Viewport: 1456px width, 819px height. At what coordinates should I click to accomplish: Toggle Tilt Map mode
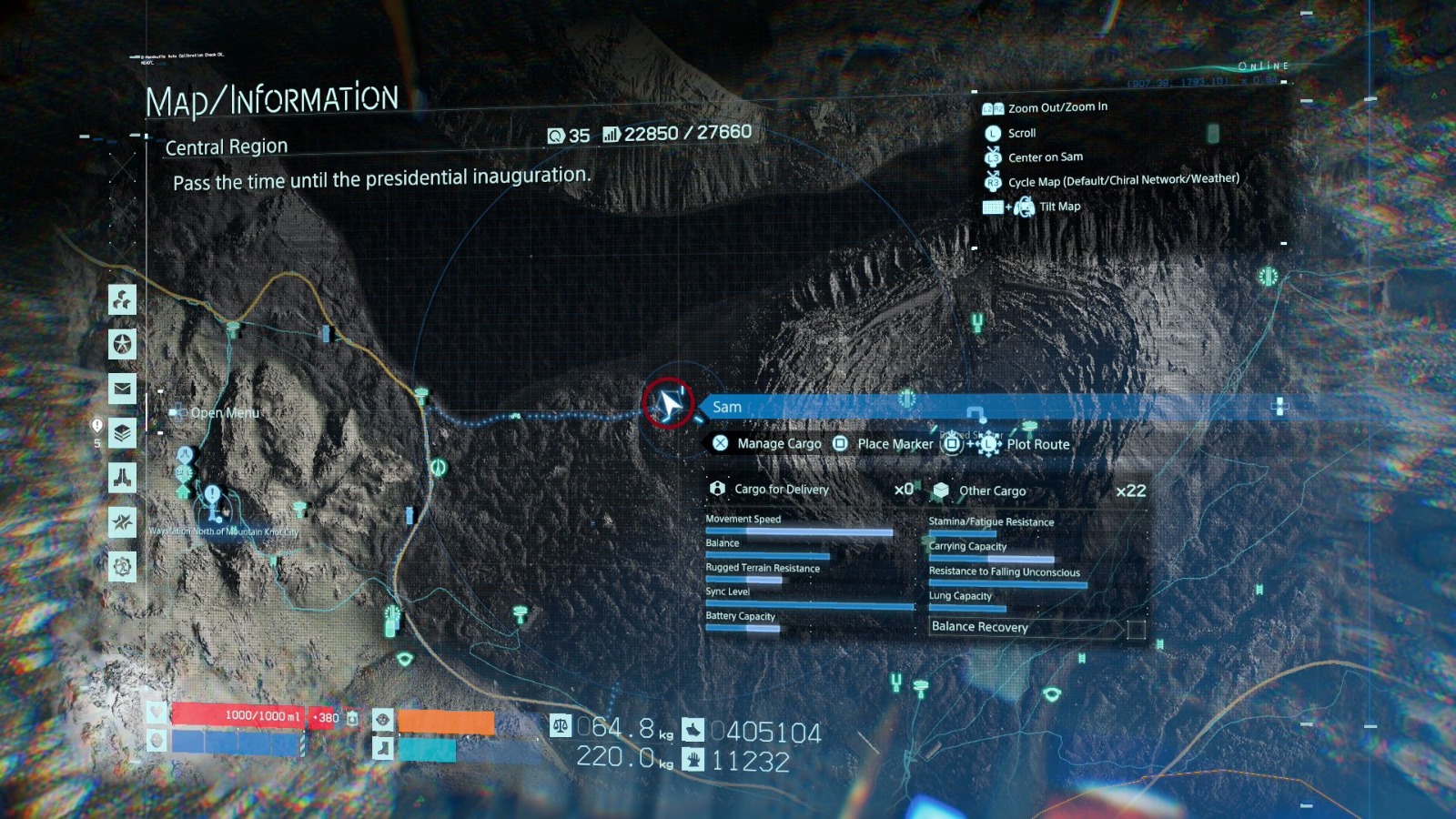pyautogui.click(x=1058, y=206)
